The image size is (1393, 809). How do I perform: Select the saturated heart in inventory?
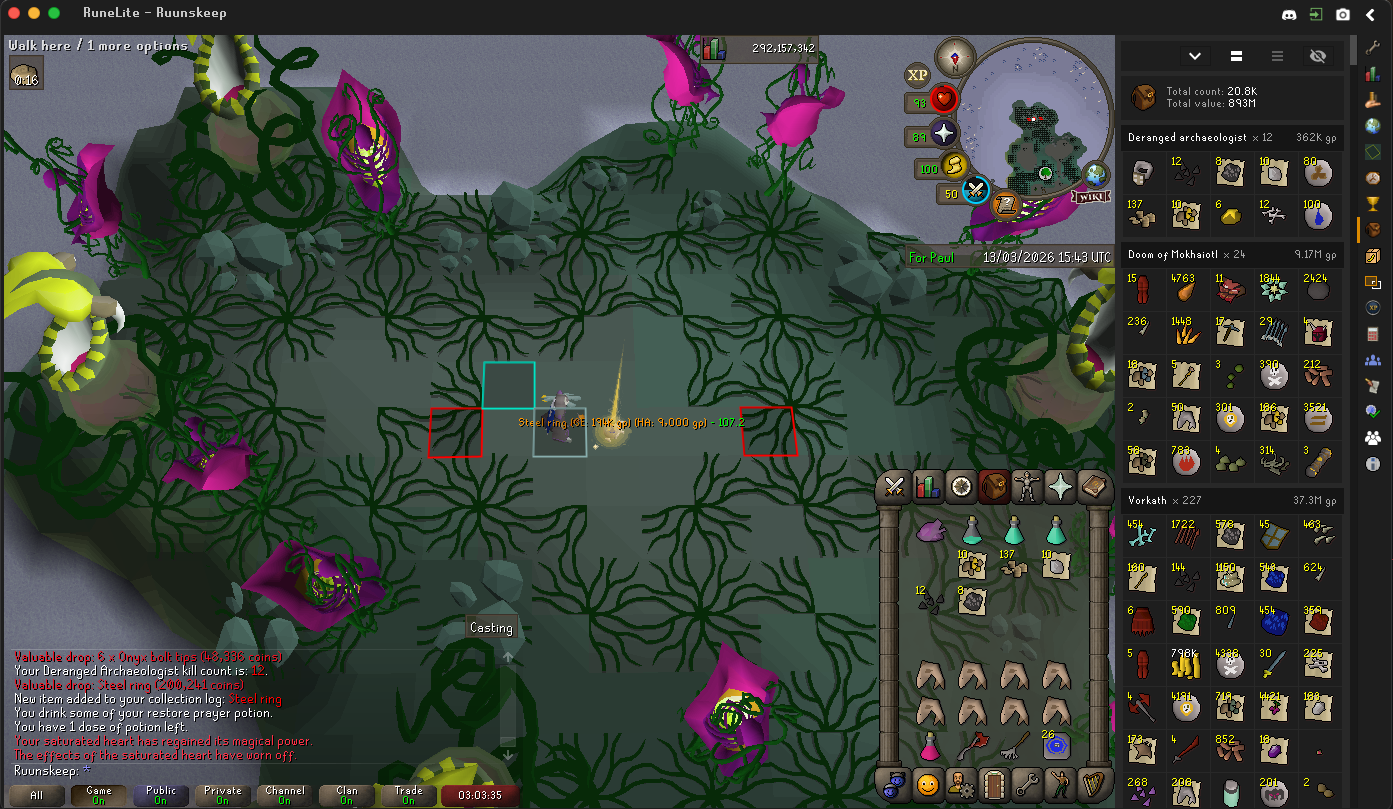tap(930, 531)
